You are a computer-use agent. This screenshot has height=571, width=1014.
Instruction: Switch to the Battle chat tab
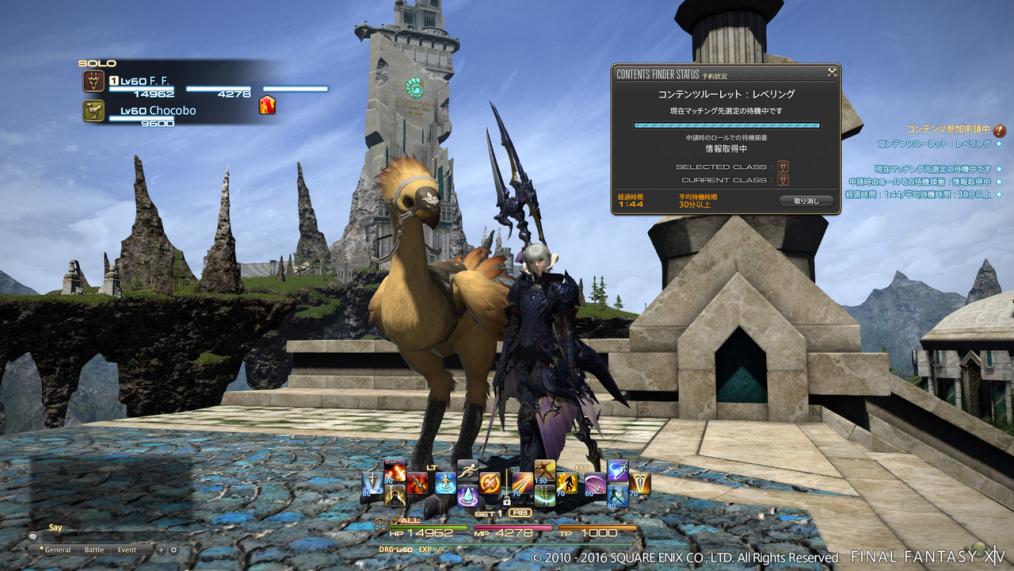94,550
